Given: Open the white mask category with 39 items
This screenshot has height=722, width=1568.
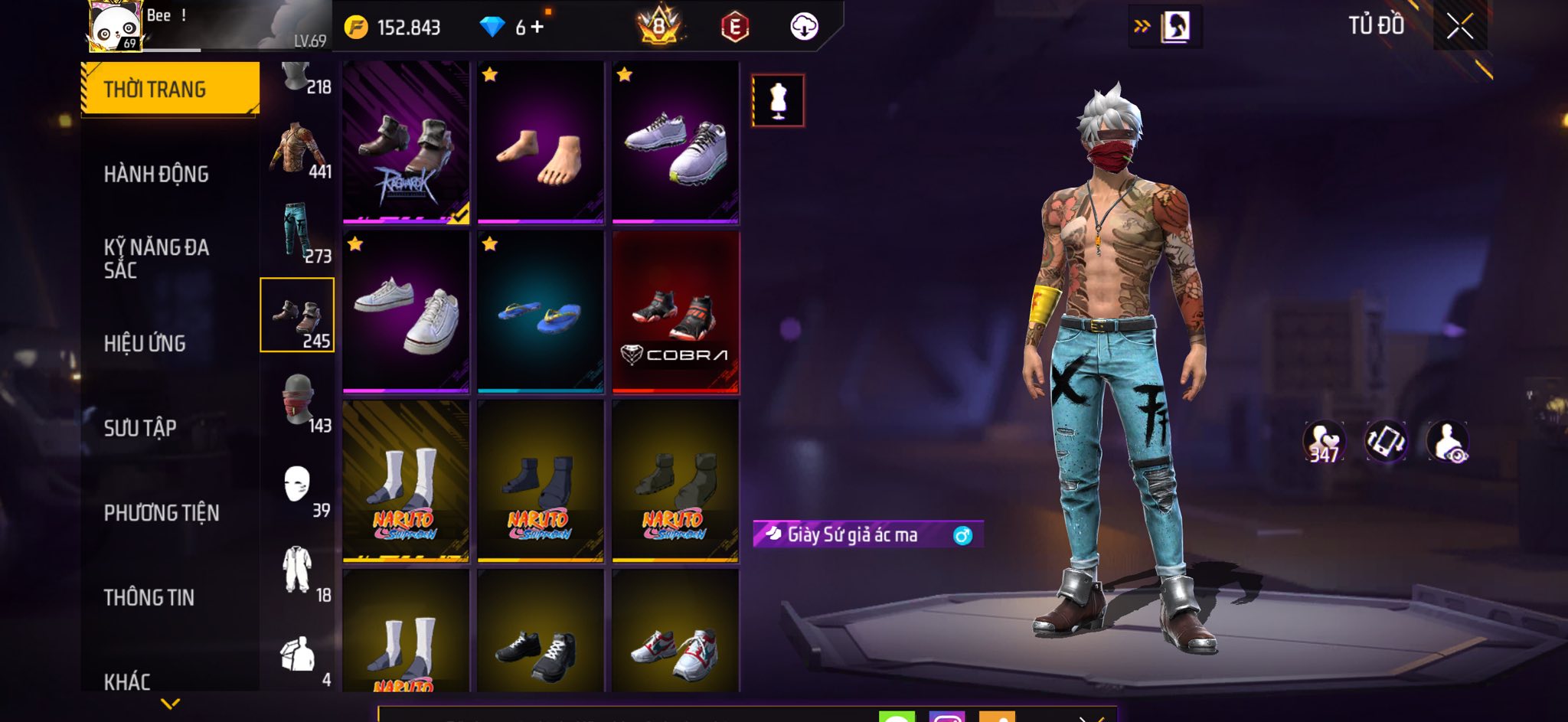Looking at the screenshot, I should click(x=299, y=488).
